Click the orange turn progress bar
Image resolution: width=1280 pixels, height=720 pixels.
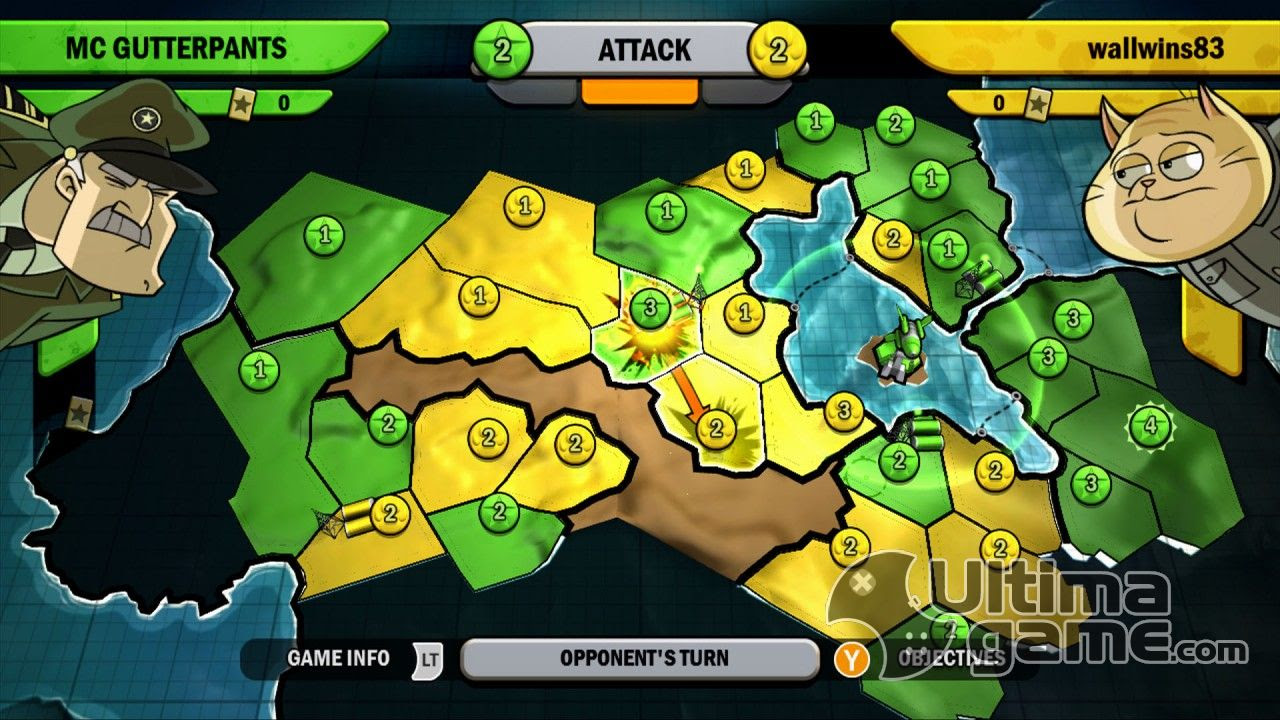640,92
